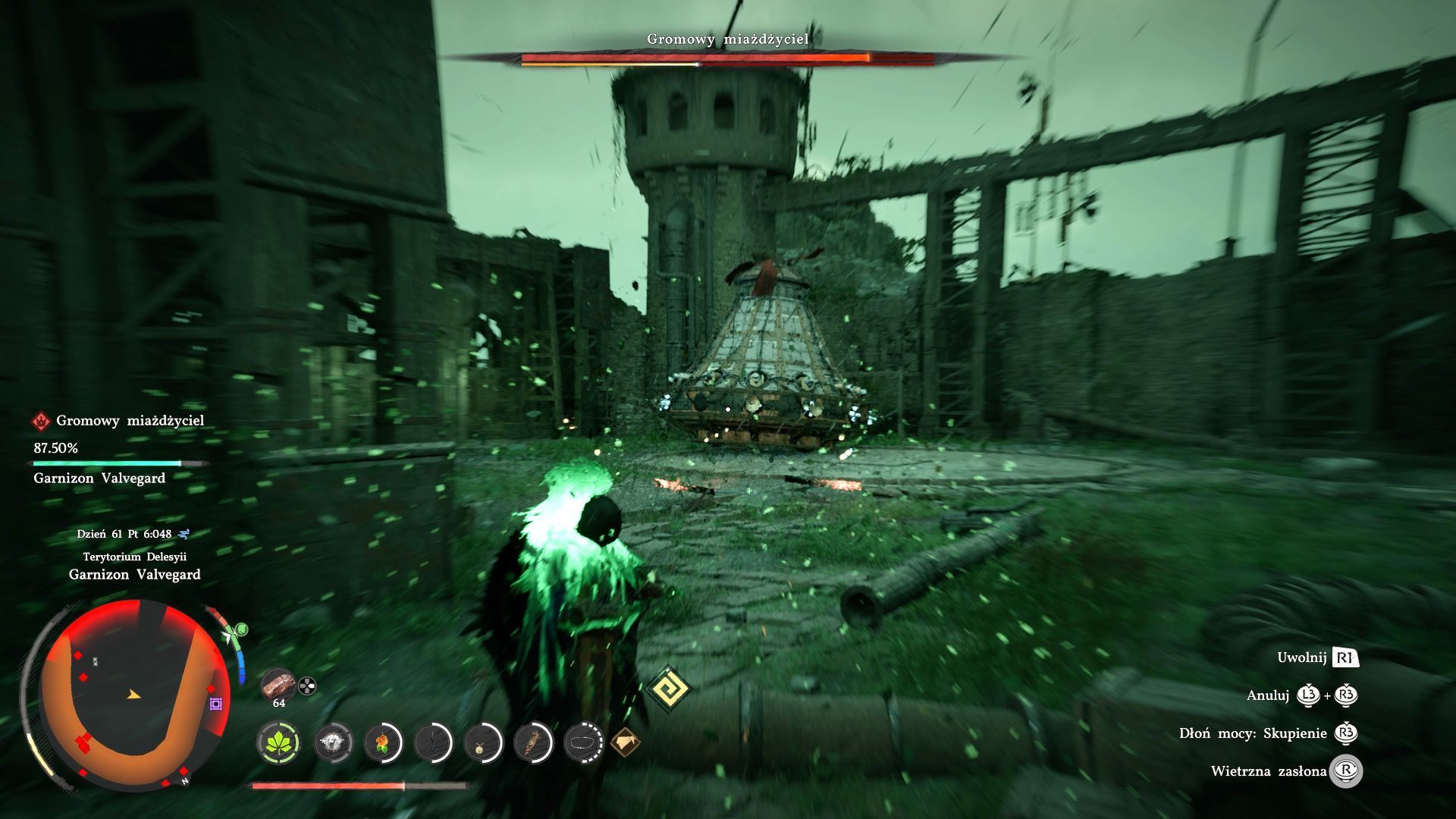Click the yellow spiral diamond icon
The height and width of the screenshot is (819, 1456).
[x=670, y=689]
